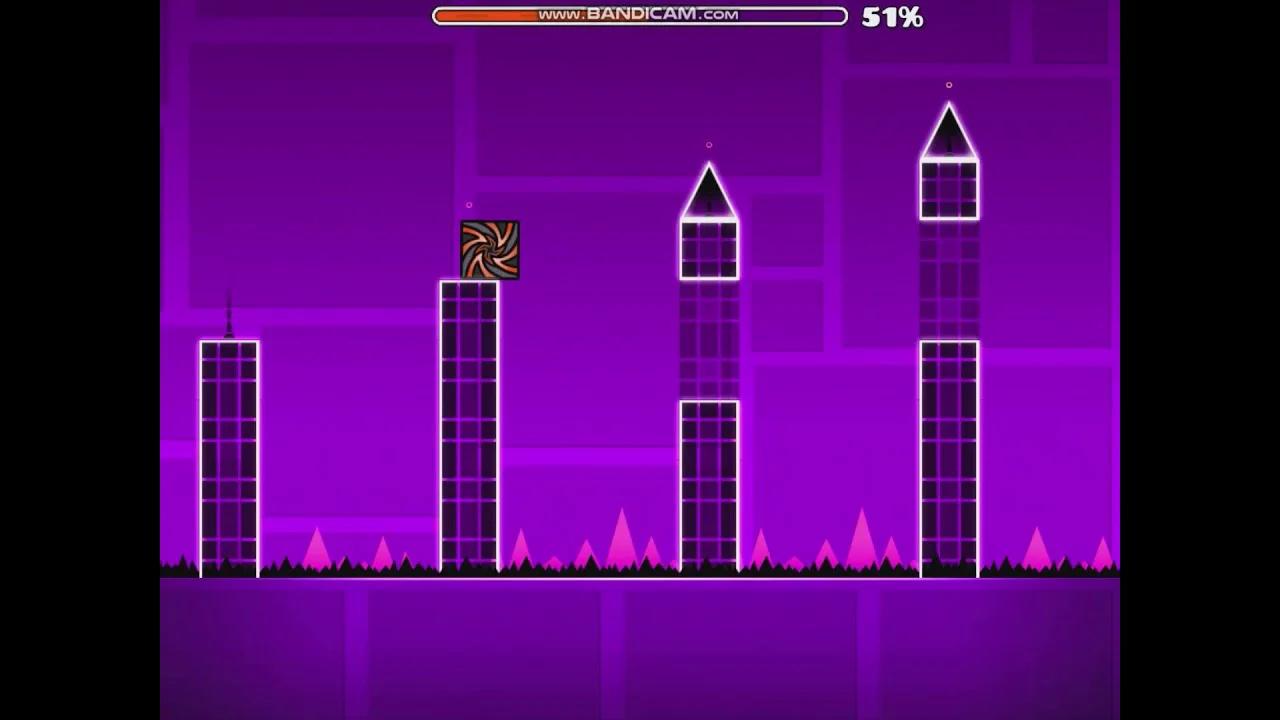Click the dark area below the ground line
The width and height of the screenshot is (1280, 720).
click(640, 650)
